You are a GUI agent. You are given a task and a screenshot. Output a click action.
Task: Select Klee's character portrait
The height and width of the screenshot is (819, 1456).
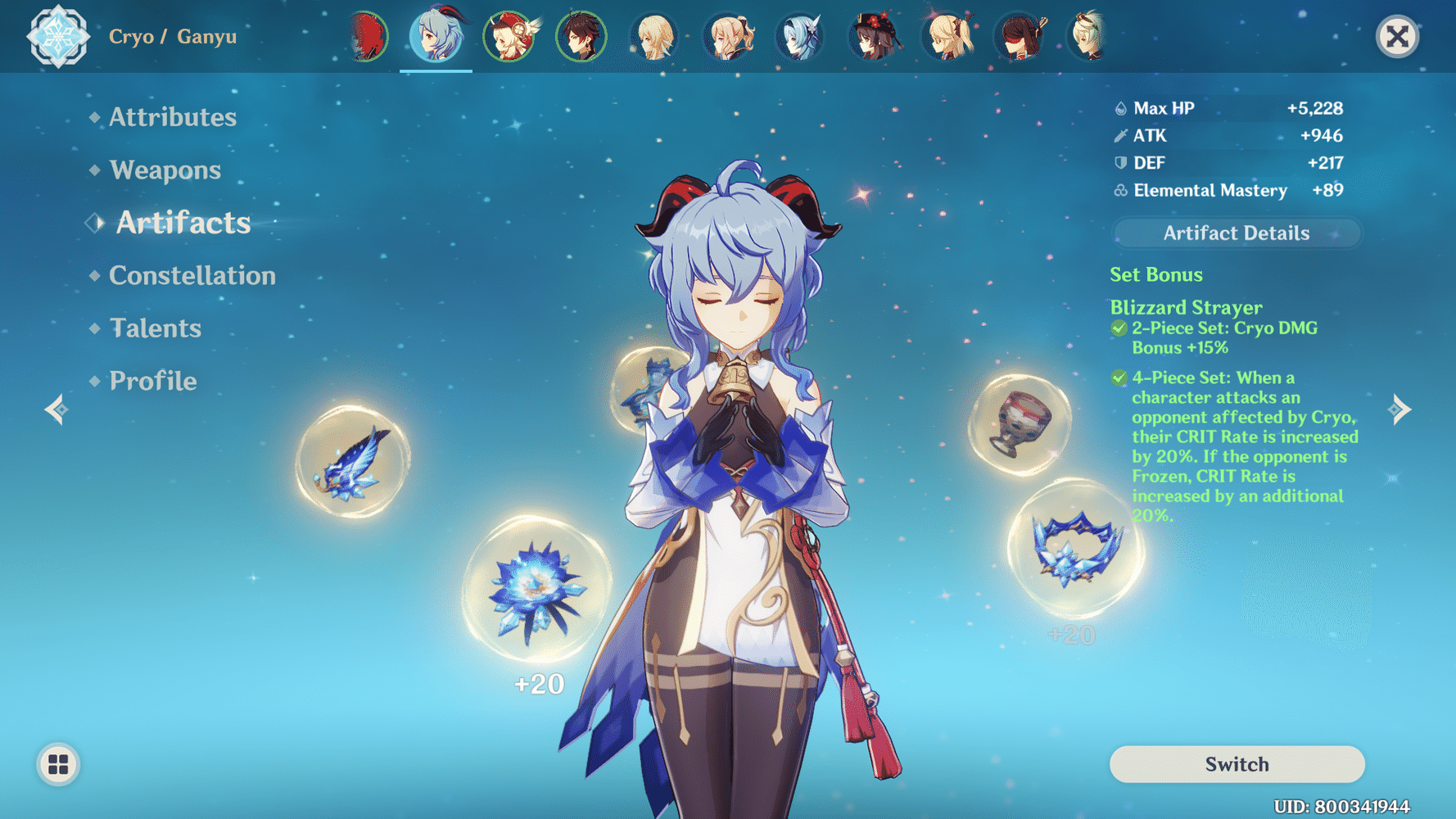[x=509, y=37]
